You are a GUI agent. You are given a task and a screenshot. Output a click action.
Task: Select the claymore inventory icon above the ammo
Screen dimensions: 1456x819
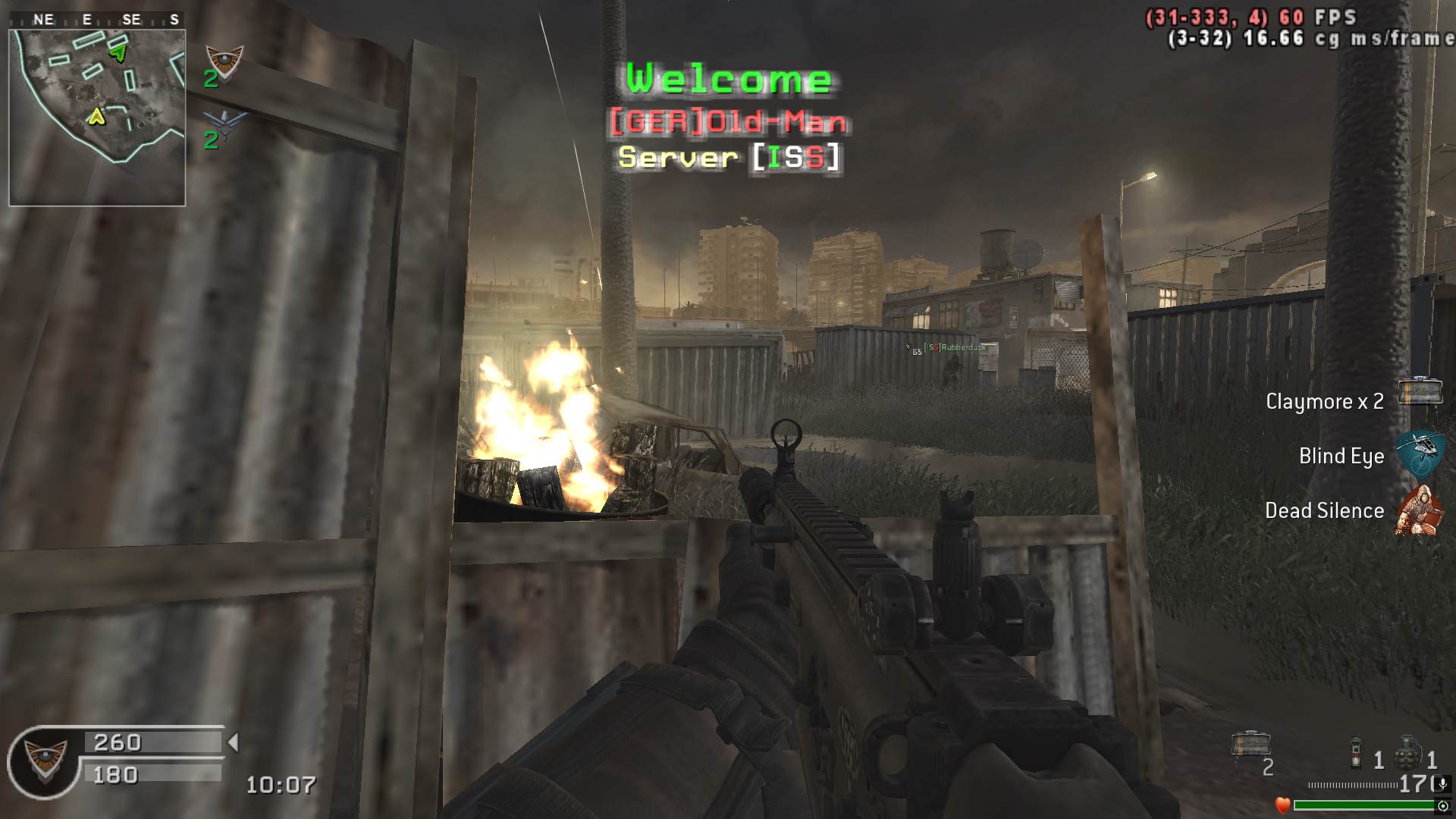(1251, 745)
